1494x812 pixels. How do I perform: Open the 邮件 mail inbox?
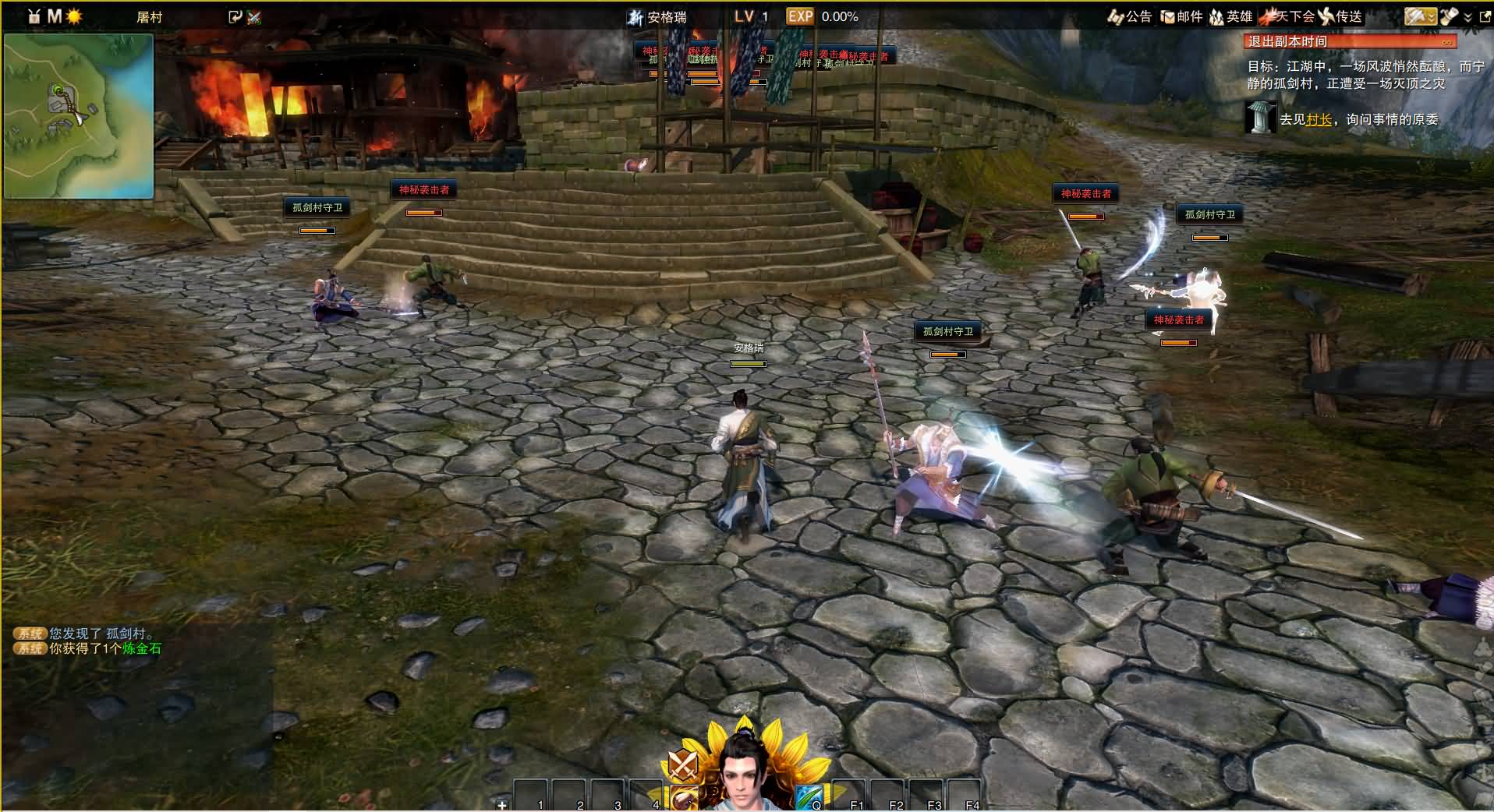(1181, 16)
